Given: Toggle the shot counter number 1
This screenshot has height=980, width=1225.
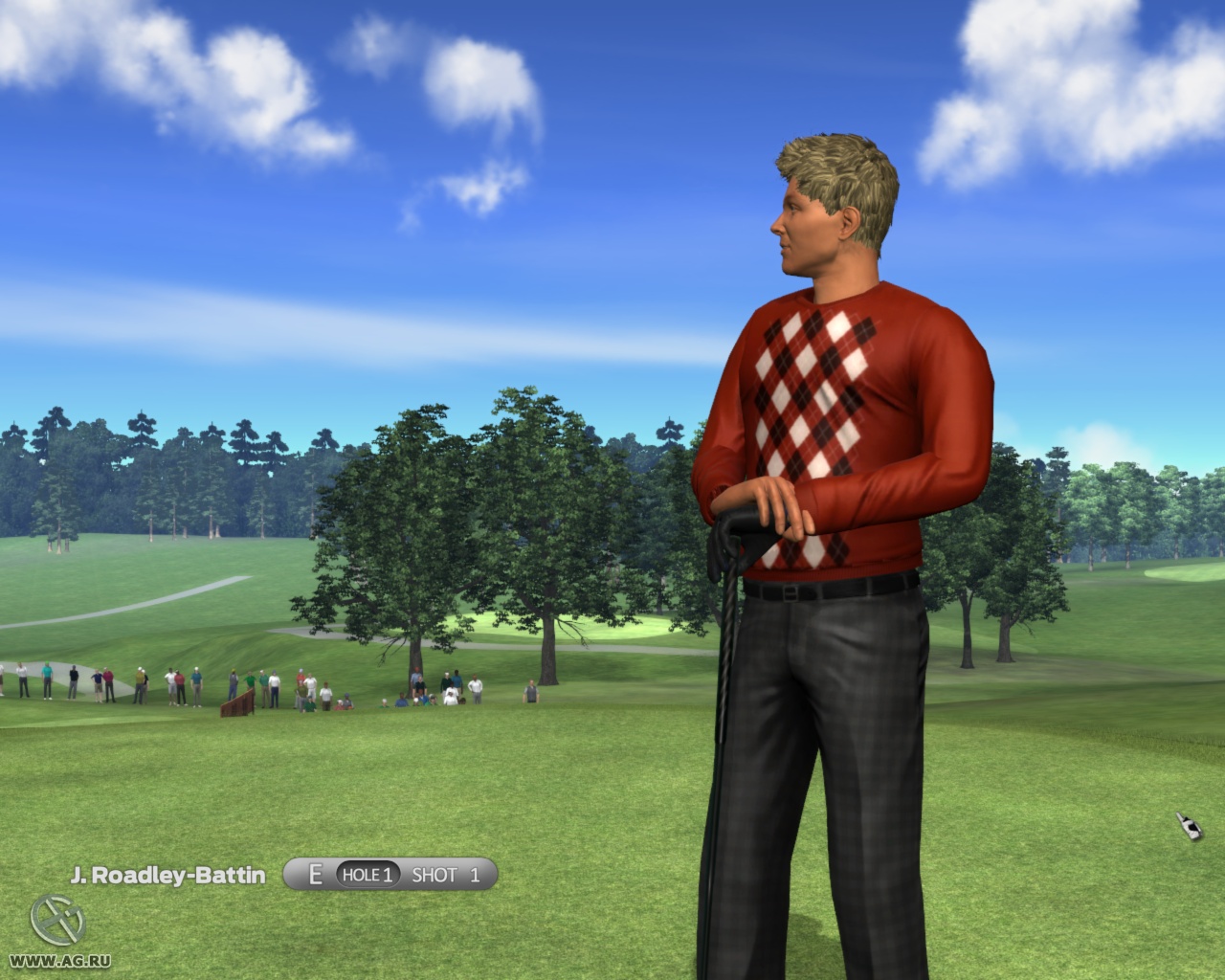Looking at the screenshot, I should pos(474,874).
